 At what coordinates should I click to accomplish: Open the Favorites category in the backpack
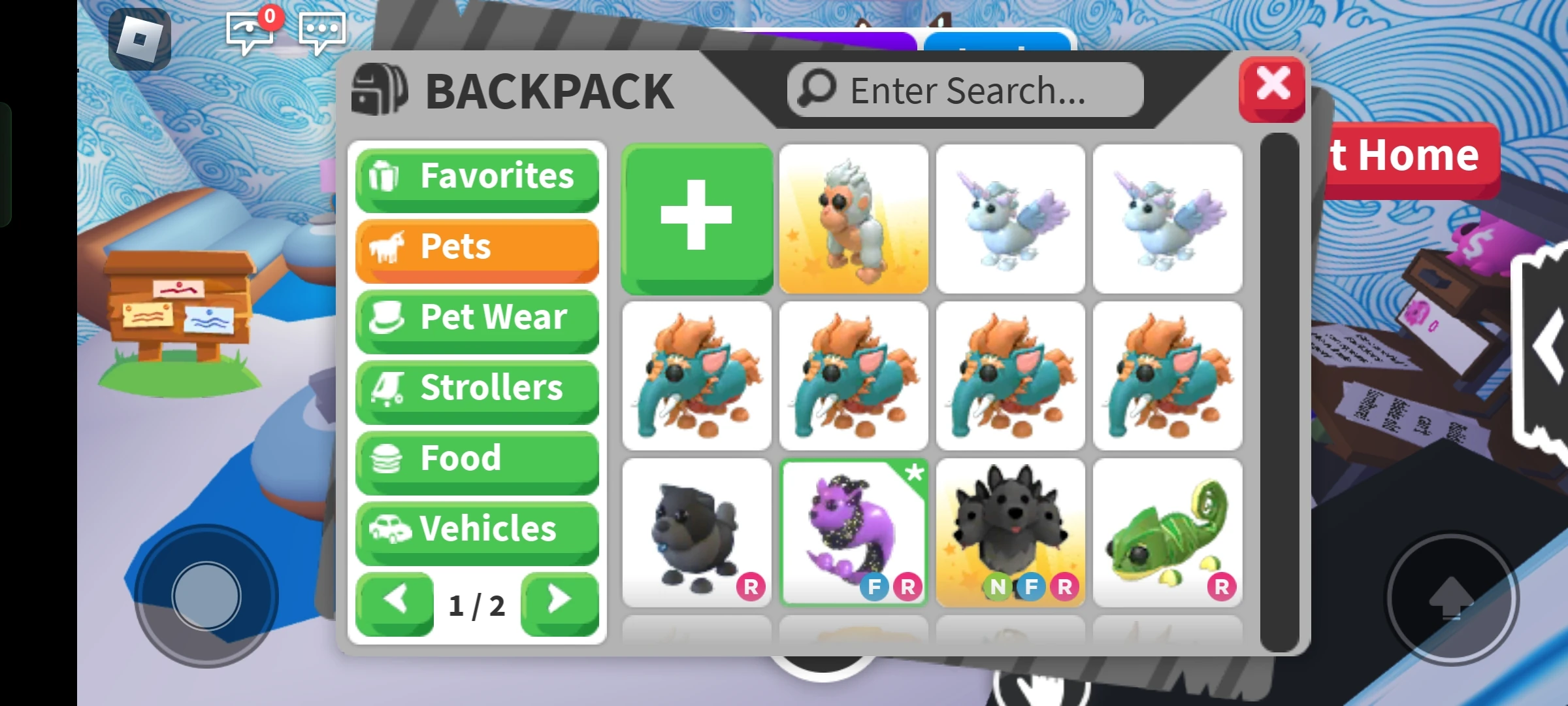pos(478,176)
